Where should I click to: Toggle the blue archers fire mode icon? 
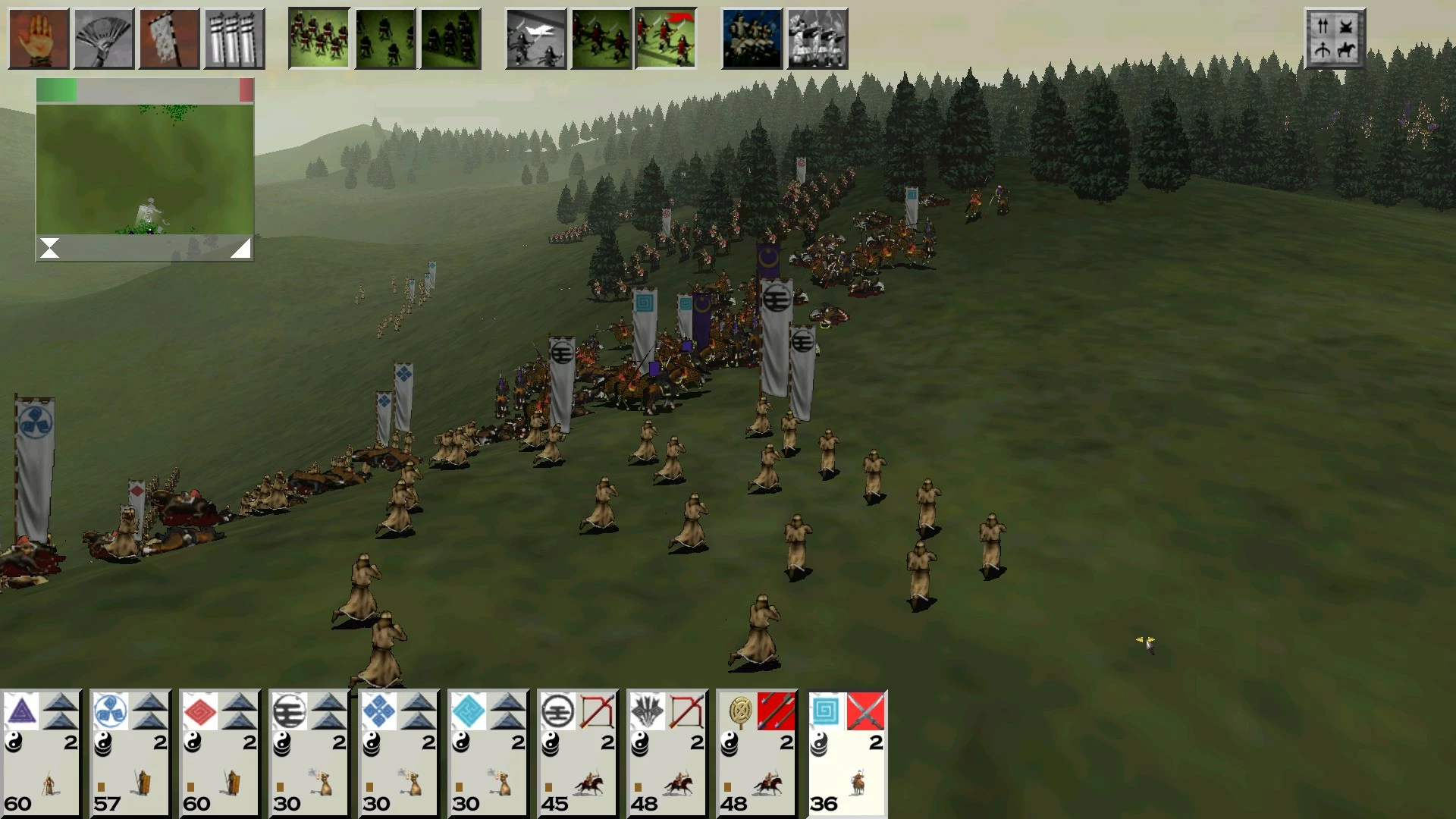pyautogui.click(x=752, y=39)
